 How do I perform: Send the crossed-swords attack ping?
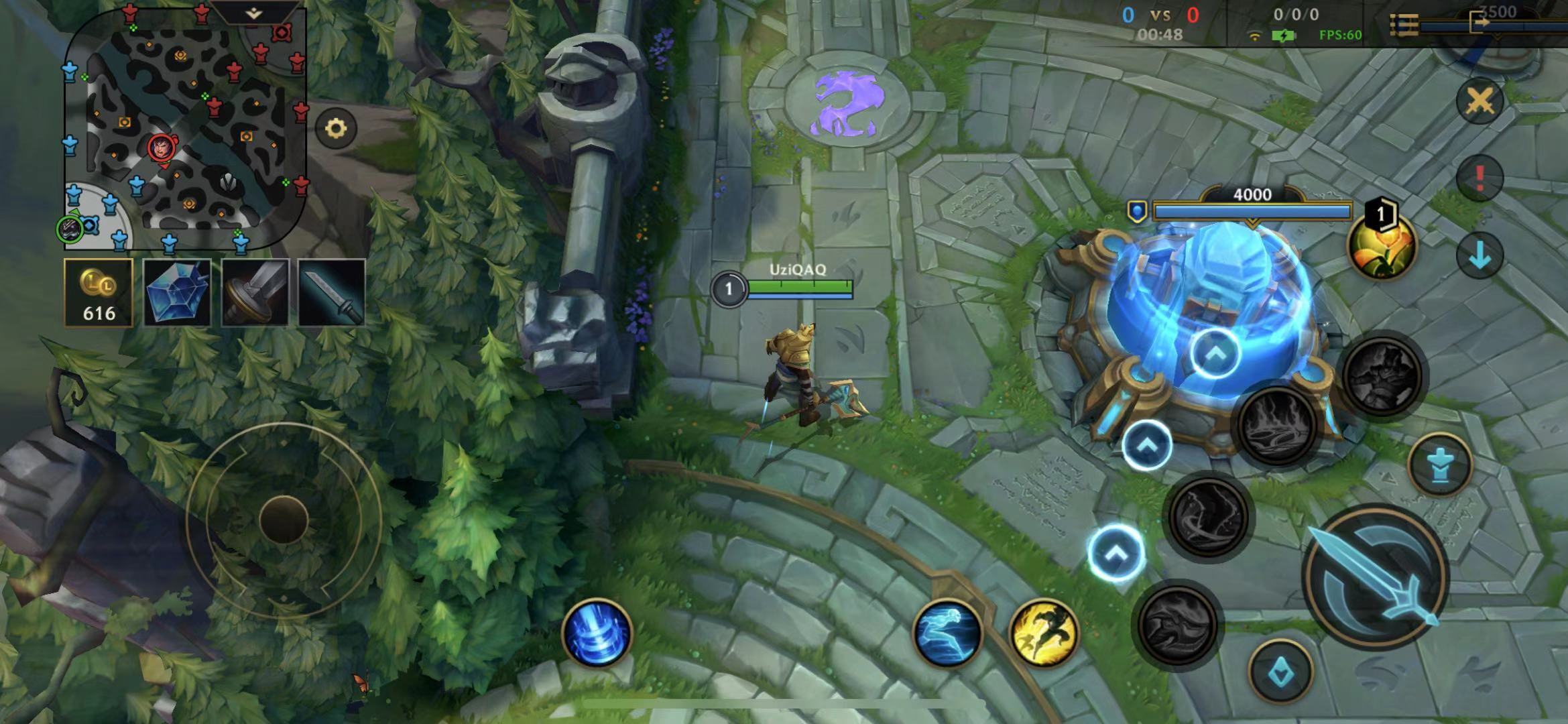click(1480, 102)
